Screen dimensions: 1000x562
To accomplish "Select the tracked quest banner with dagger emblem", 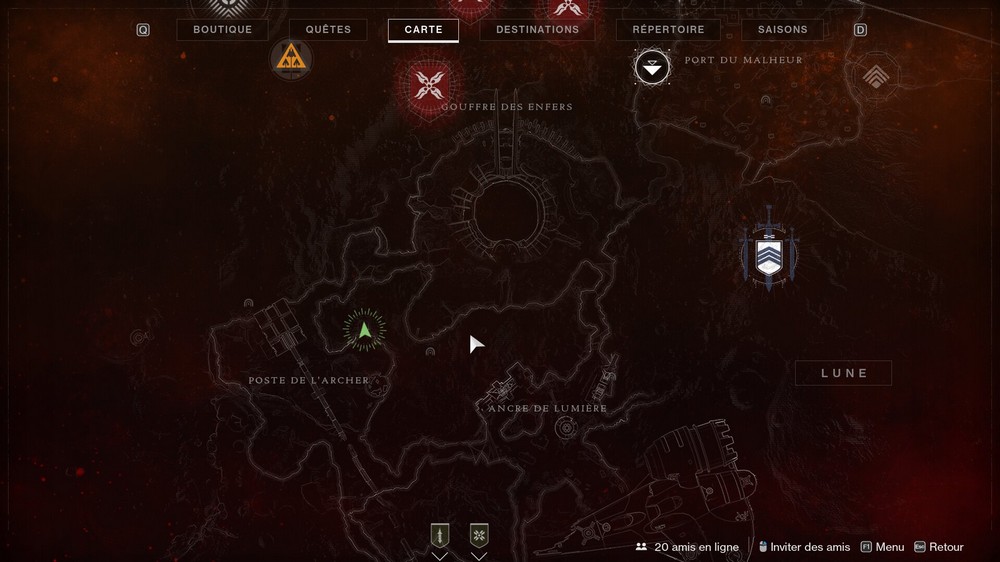I will click(439, 536).
